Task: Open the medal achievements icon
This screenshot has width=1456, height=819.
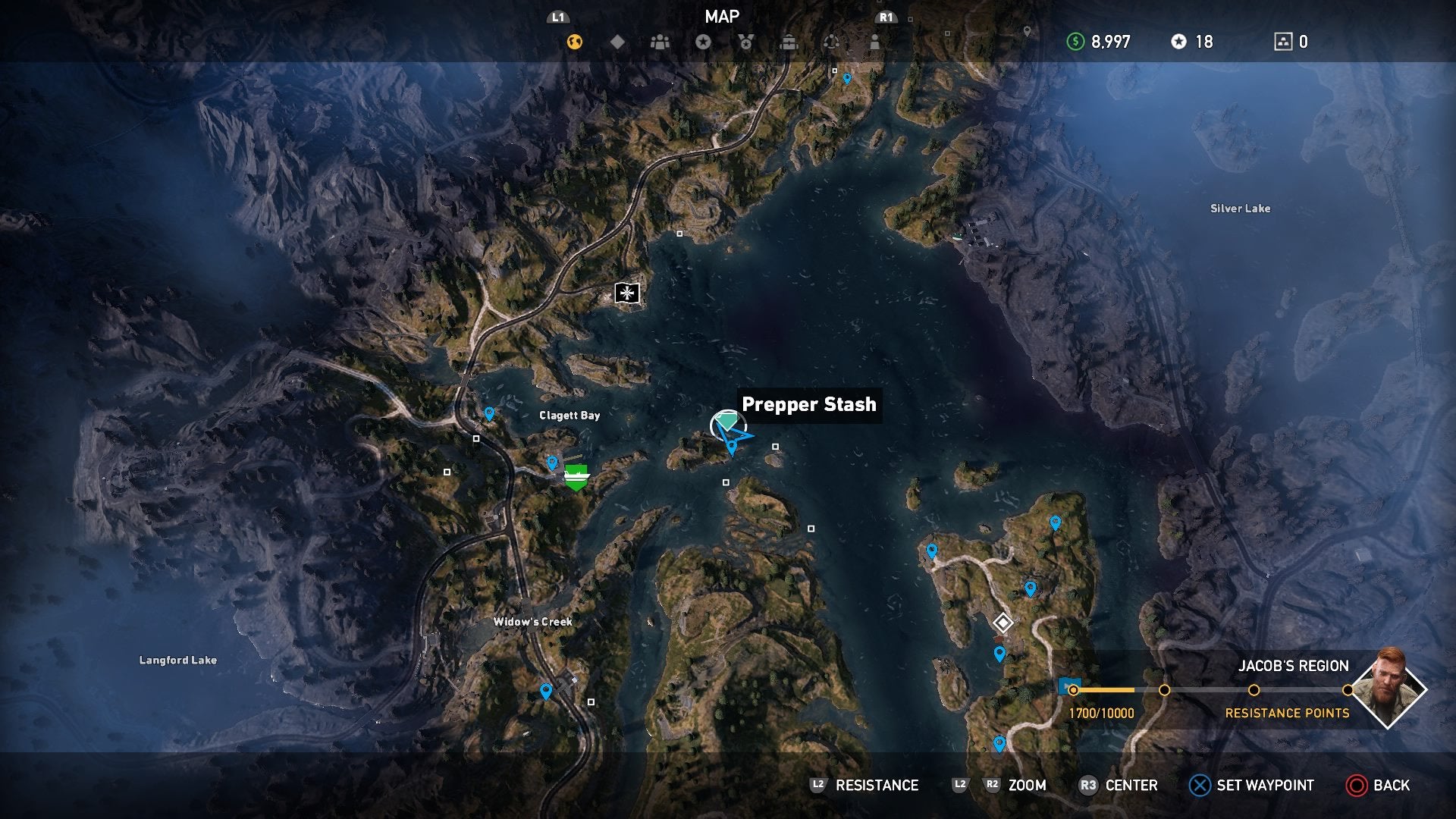Action: coord(746,42)
